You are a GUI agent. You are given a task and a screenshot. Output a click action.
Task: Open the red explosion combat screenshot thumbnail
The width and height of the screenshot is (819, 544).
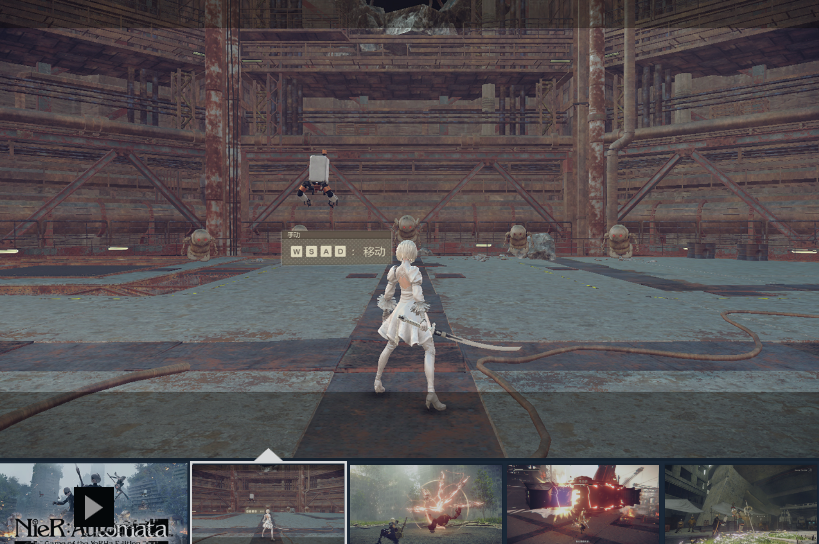(x=426, y=504)
